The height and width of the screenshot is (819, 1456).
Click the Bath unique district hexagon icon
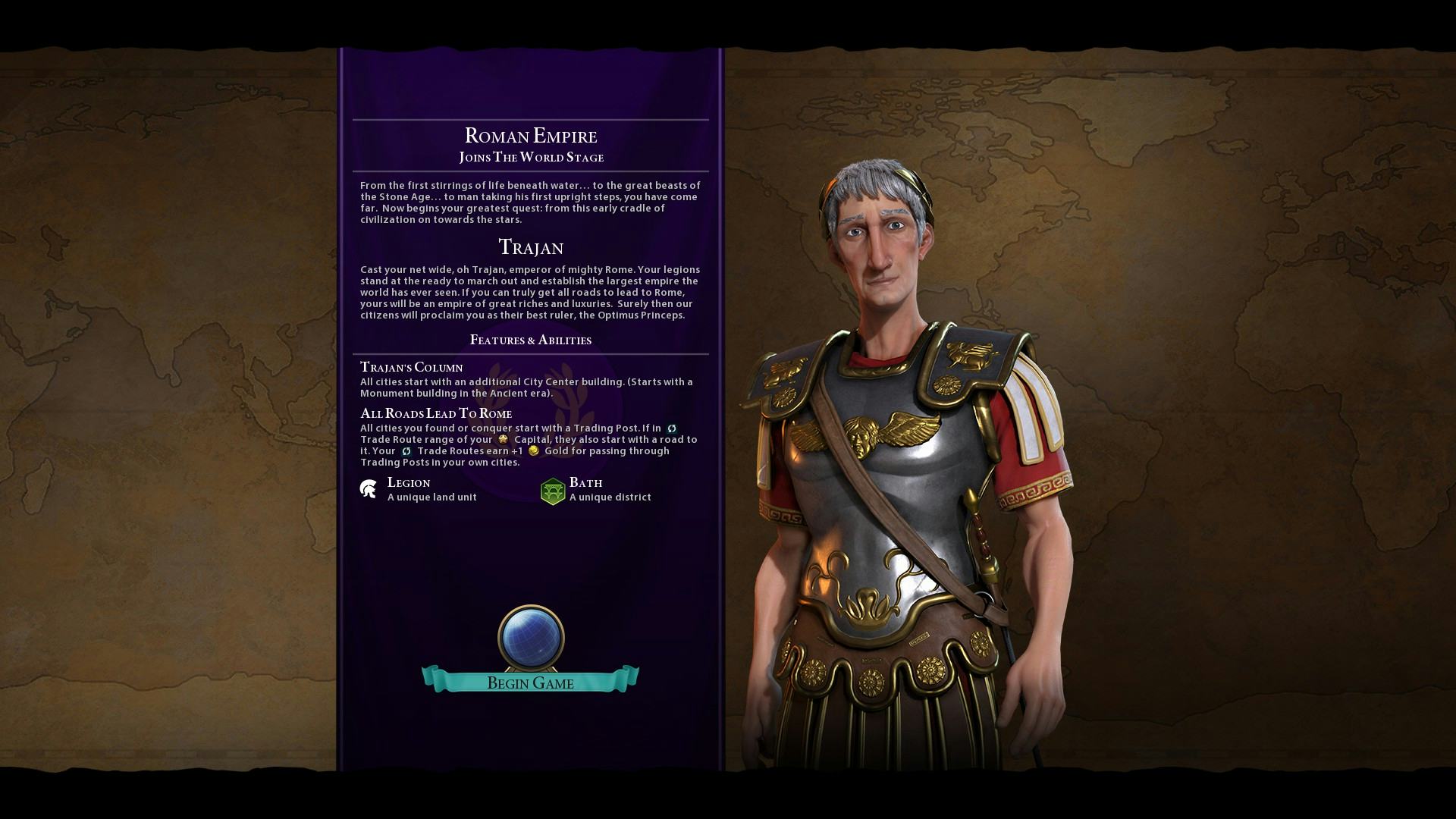pyautogui.click(x=551, y=489)
